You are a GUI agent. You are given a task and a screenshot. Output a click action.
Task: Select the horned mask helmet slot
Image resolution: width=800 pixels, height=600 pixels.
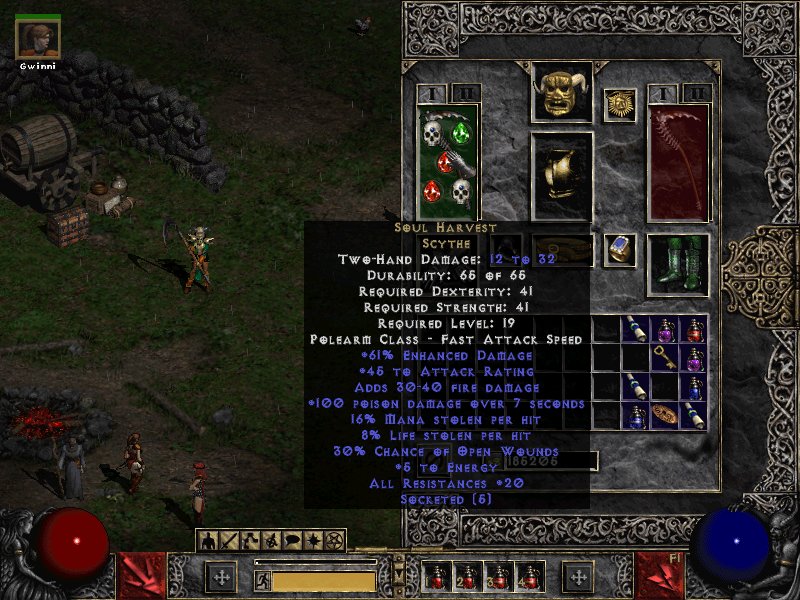[561, 93]
